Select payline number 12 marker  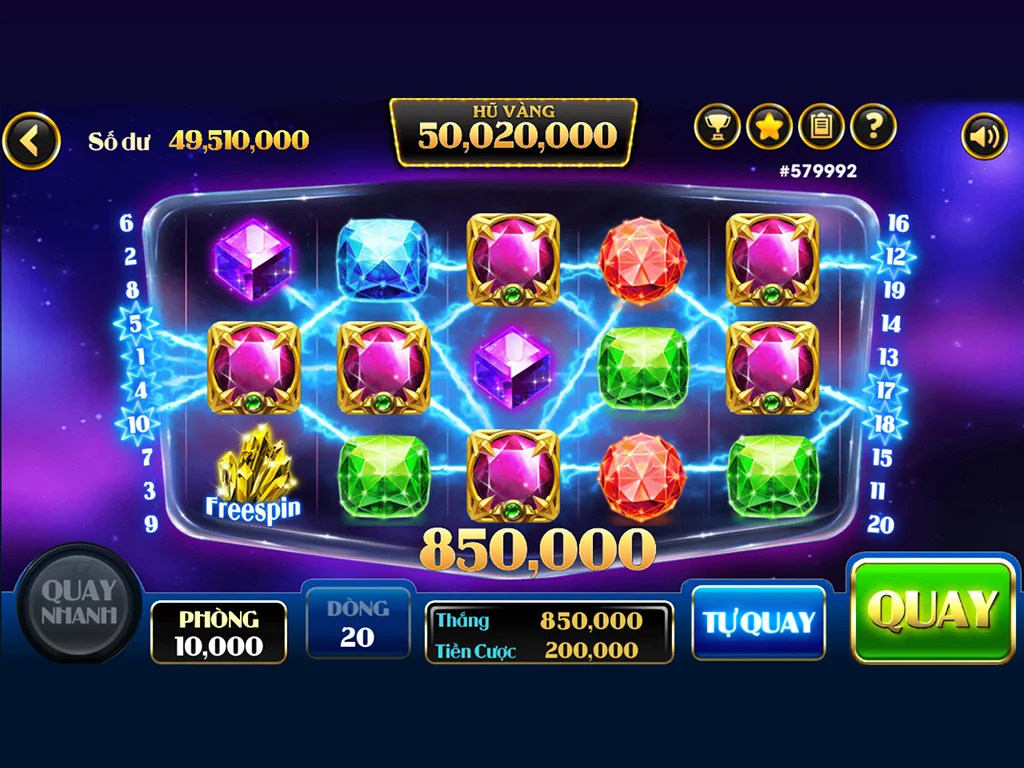894,256
